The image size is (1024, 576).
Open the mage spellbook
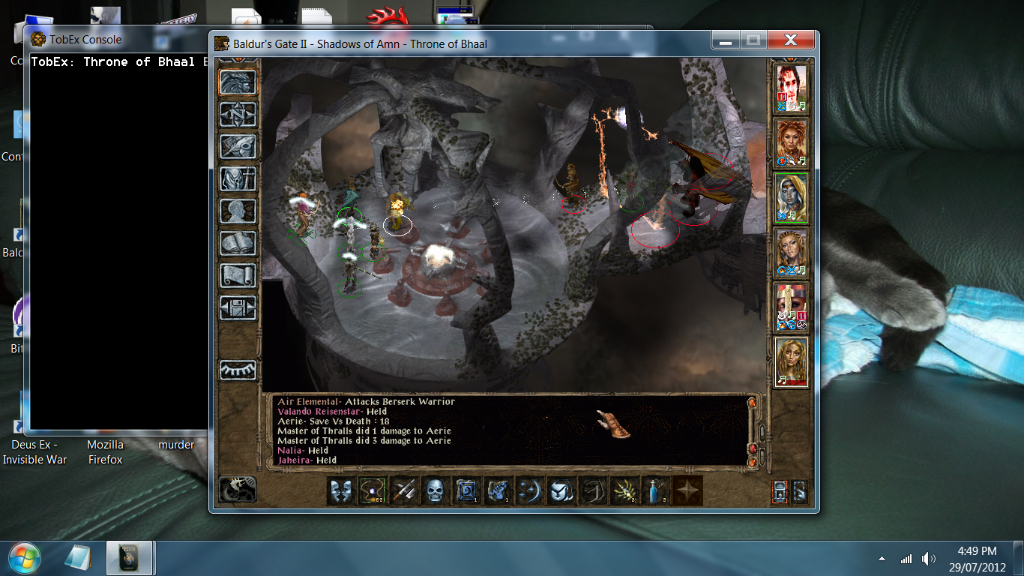(237, 243)
